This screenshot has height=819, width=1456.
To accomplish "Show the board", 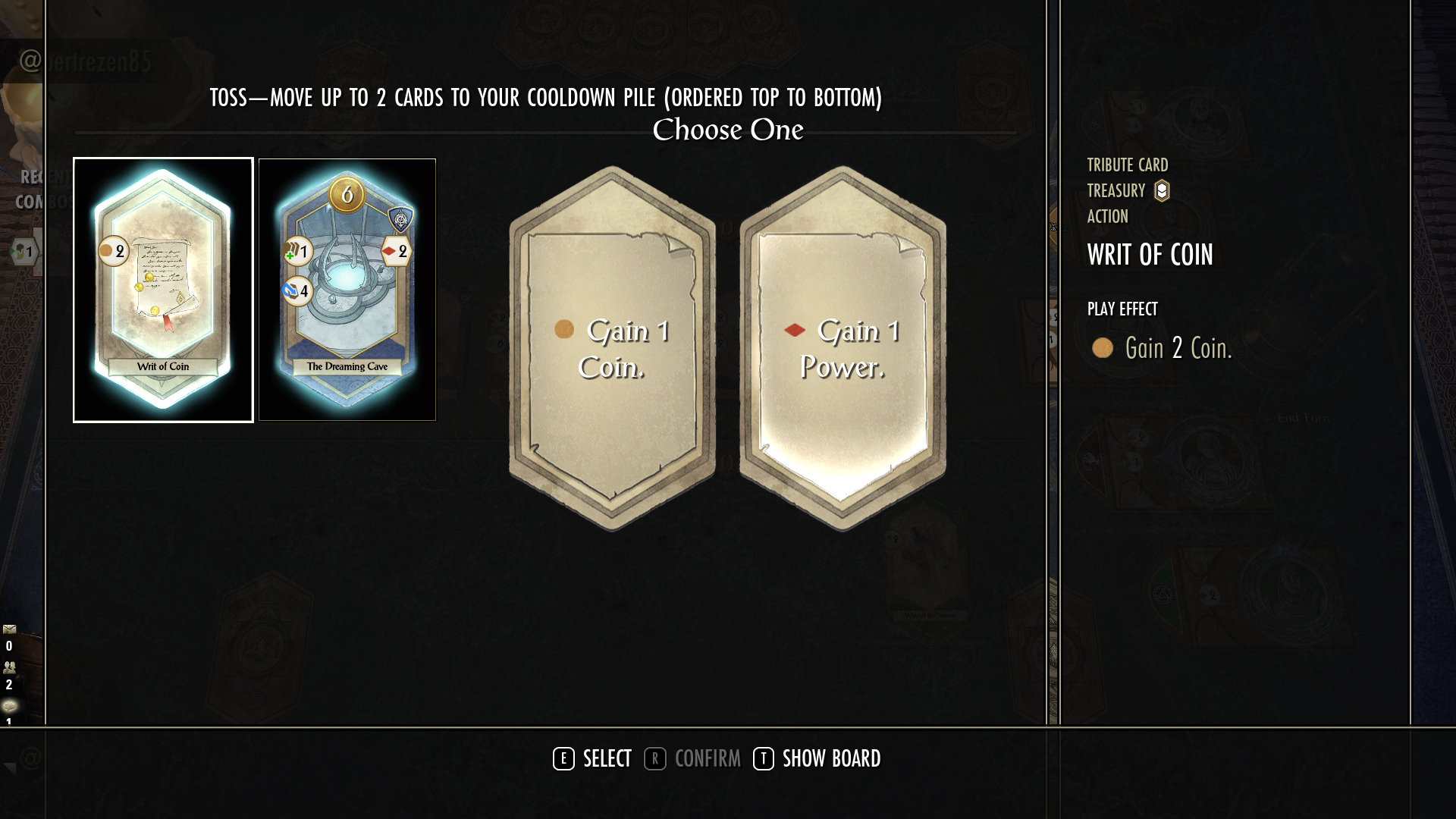I will (x=817, y=758).
